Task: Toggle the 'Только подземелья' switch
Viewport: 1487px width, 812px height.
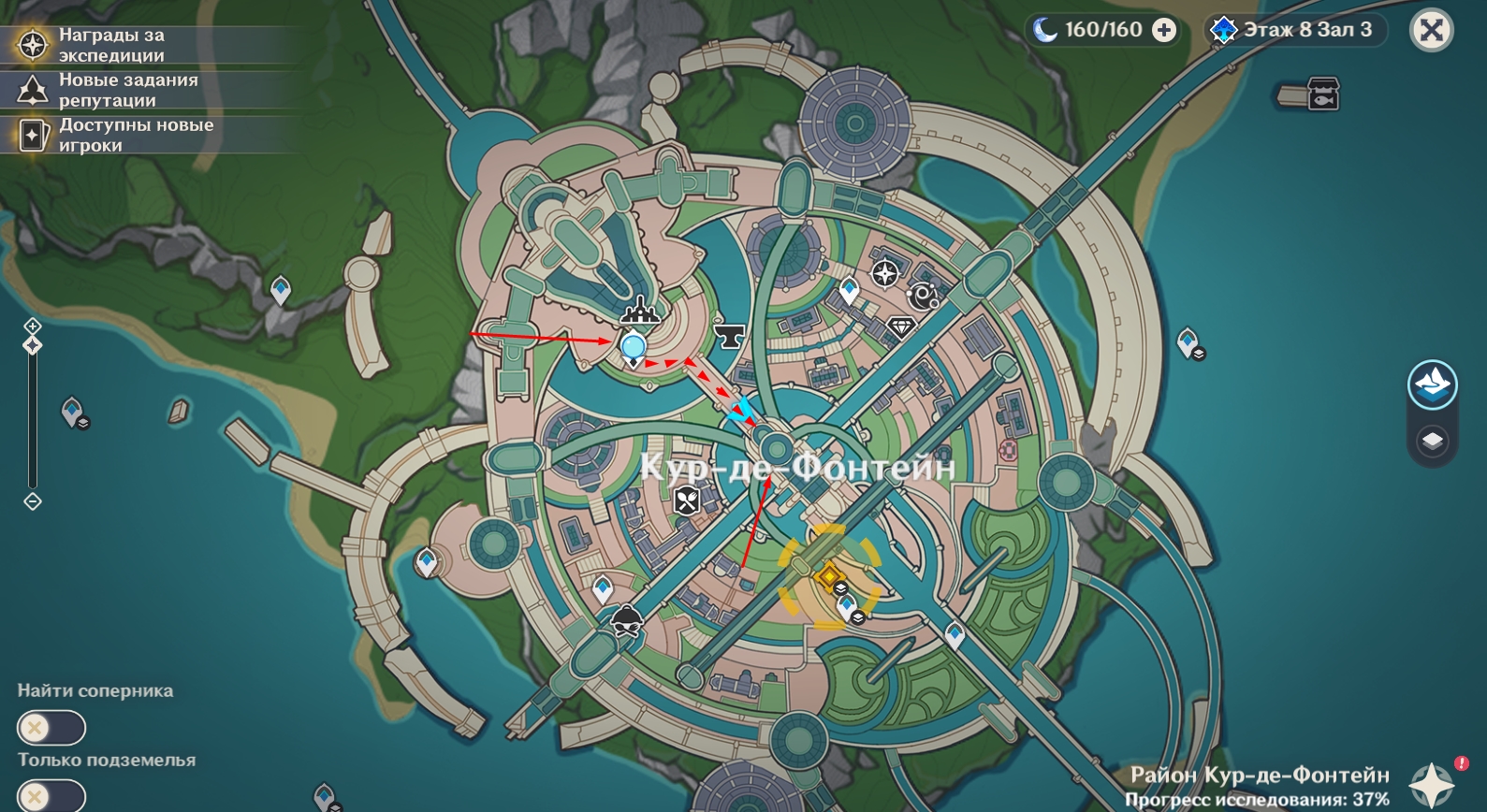Action: (x=51, y=796)
